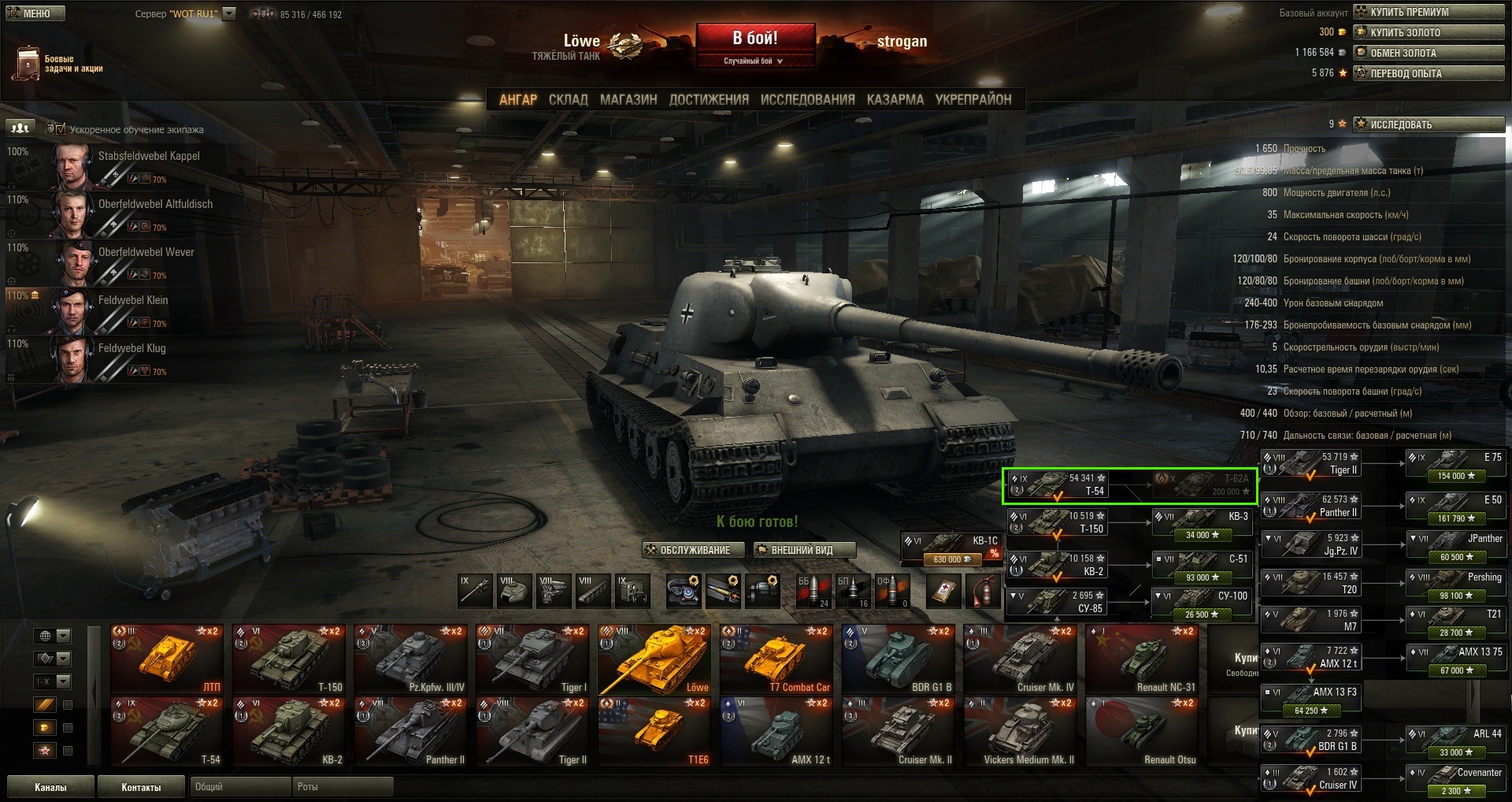Open the УКРЕПРАЙОН tab

(x=973, y=100)
